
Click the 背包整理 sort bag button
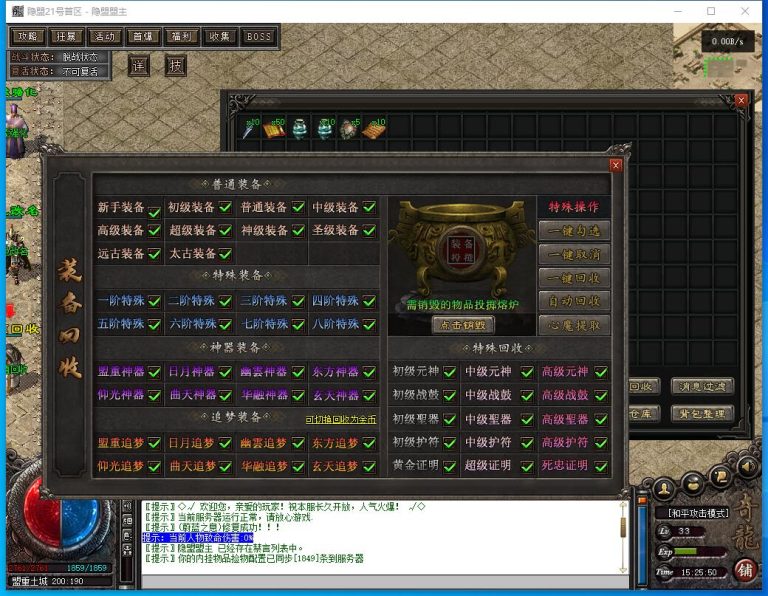point(702,413)
